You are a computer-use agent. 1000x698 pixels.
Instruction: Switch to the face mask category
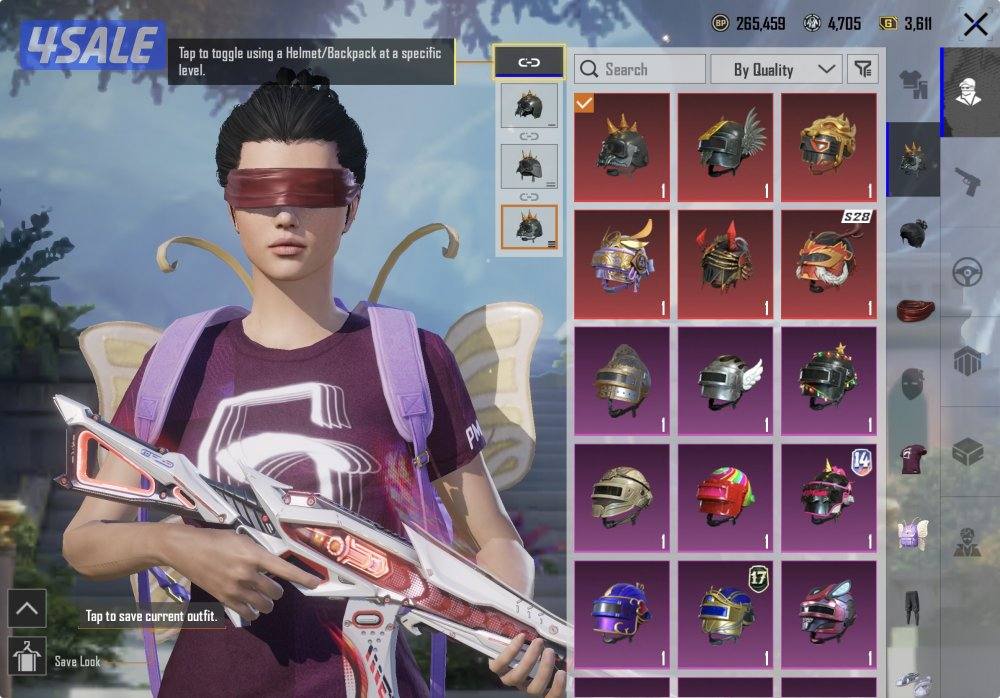coord(912,383)
